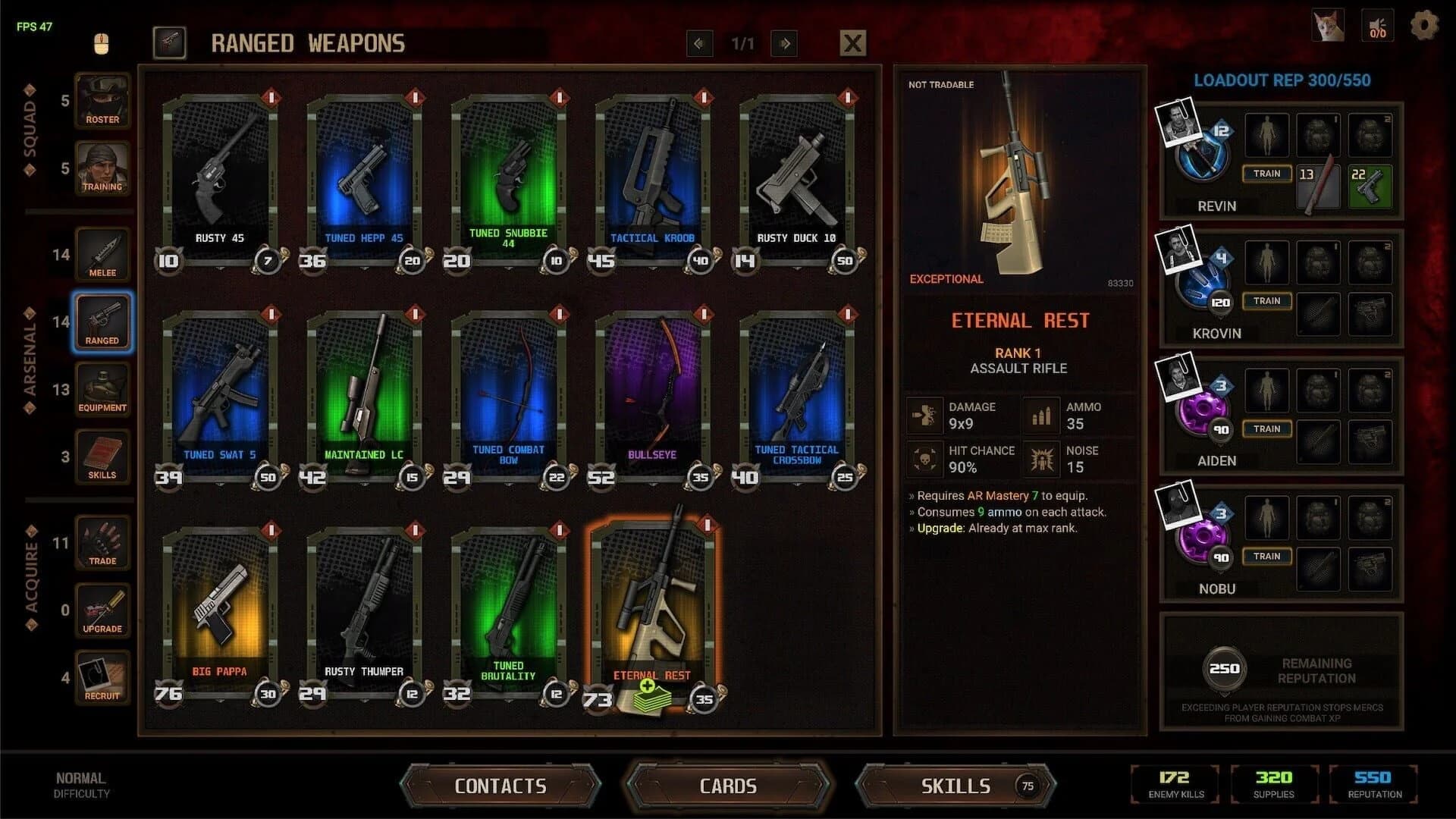This screenshot has width=1456, height=819.
Task: Select the Ranged weapons category
Action: 102,322
